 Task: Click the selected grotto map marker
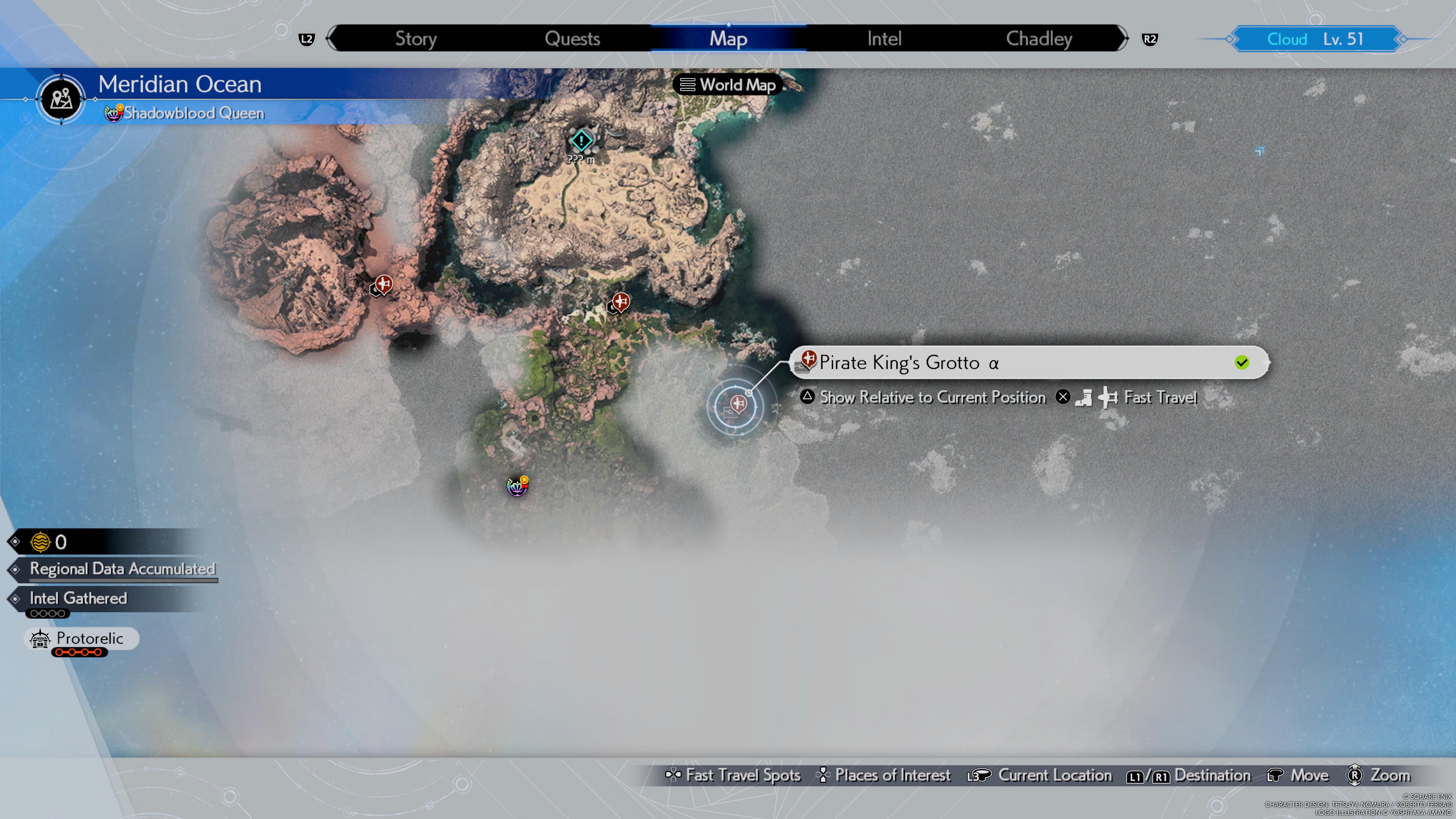click(x=736, y=405)
